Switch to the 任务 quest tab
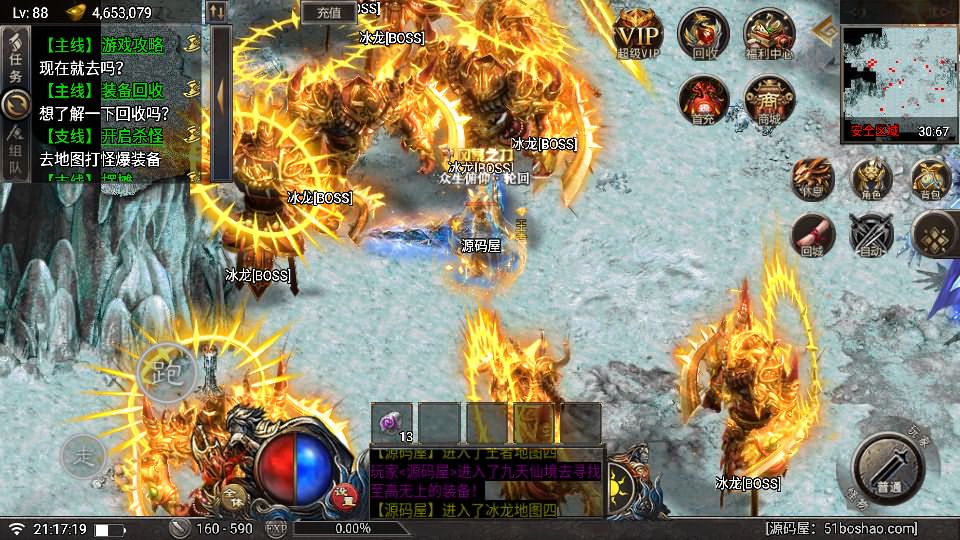The image size is (960, 540). coord(15,62)
